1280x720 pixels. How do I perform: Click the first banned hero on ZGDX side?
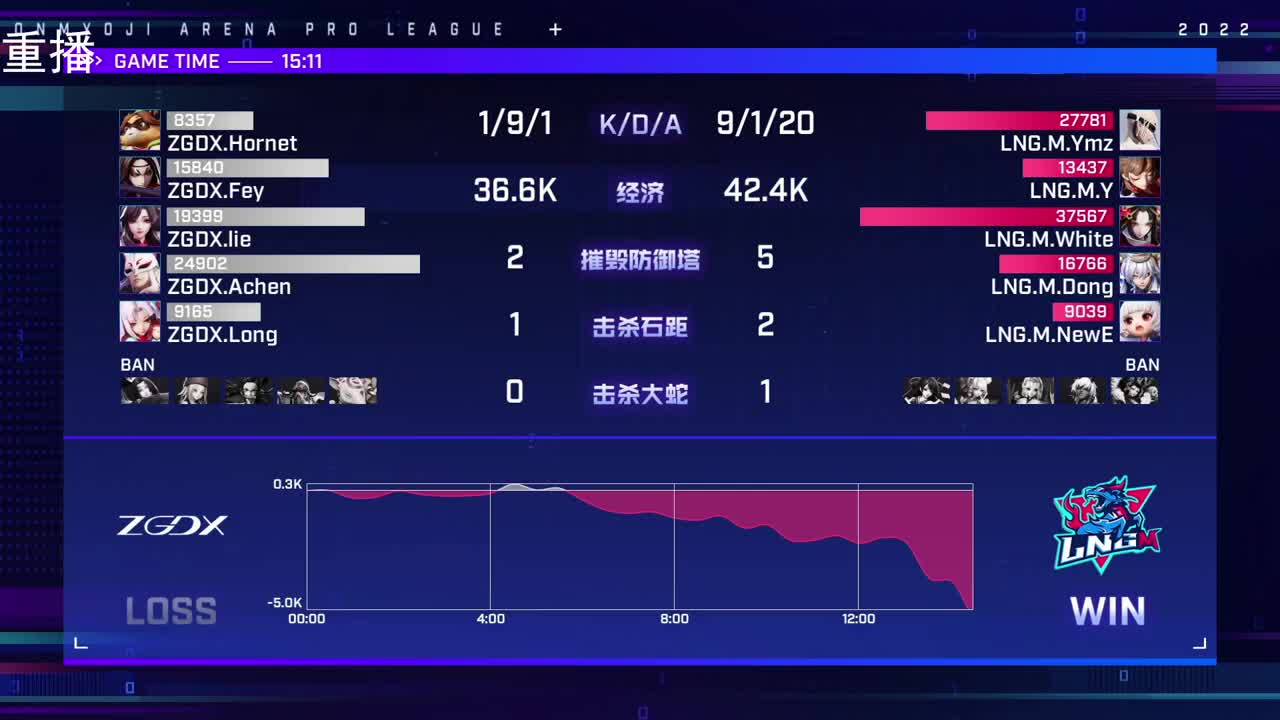[x=143, y=391]
